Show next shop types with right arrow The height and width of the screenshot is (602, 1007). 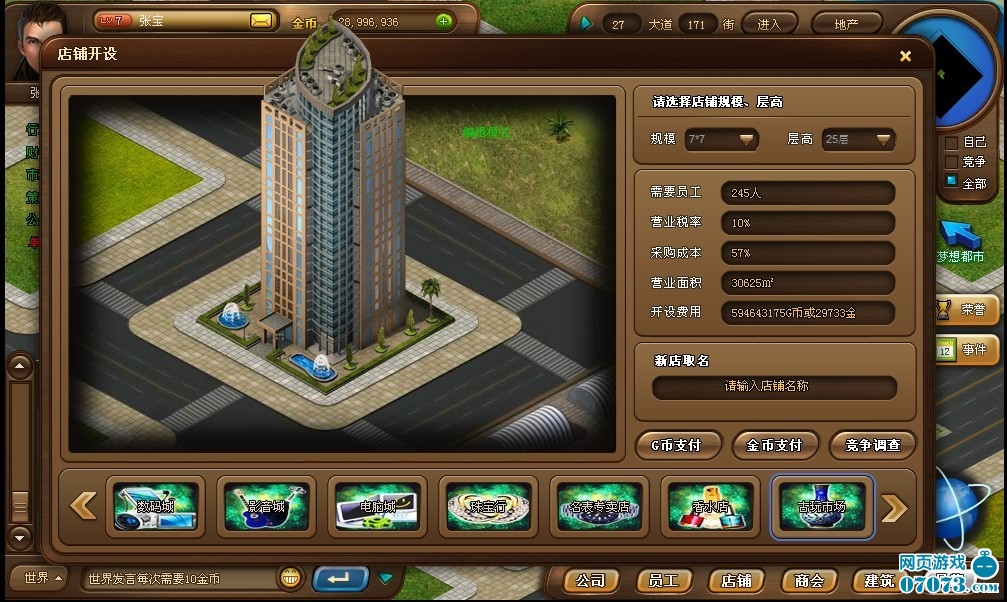click(x=893, y=507)
